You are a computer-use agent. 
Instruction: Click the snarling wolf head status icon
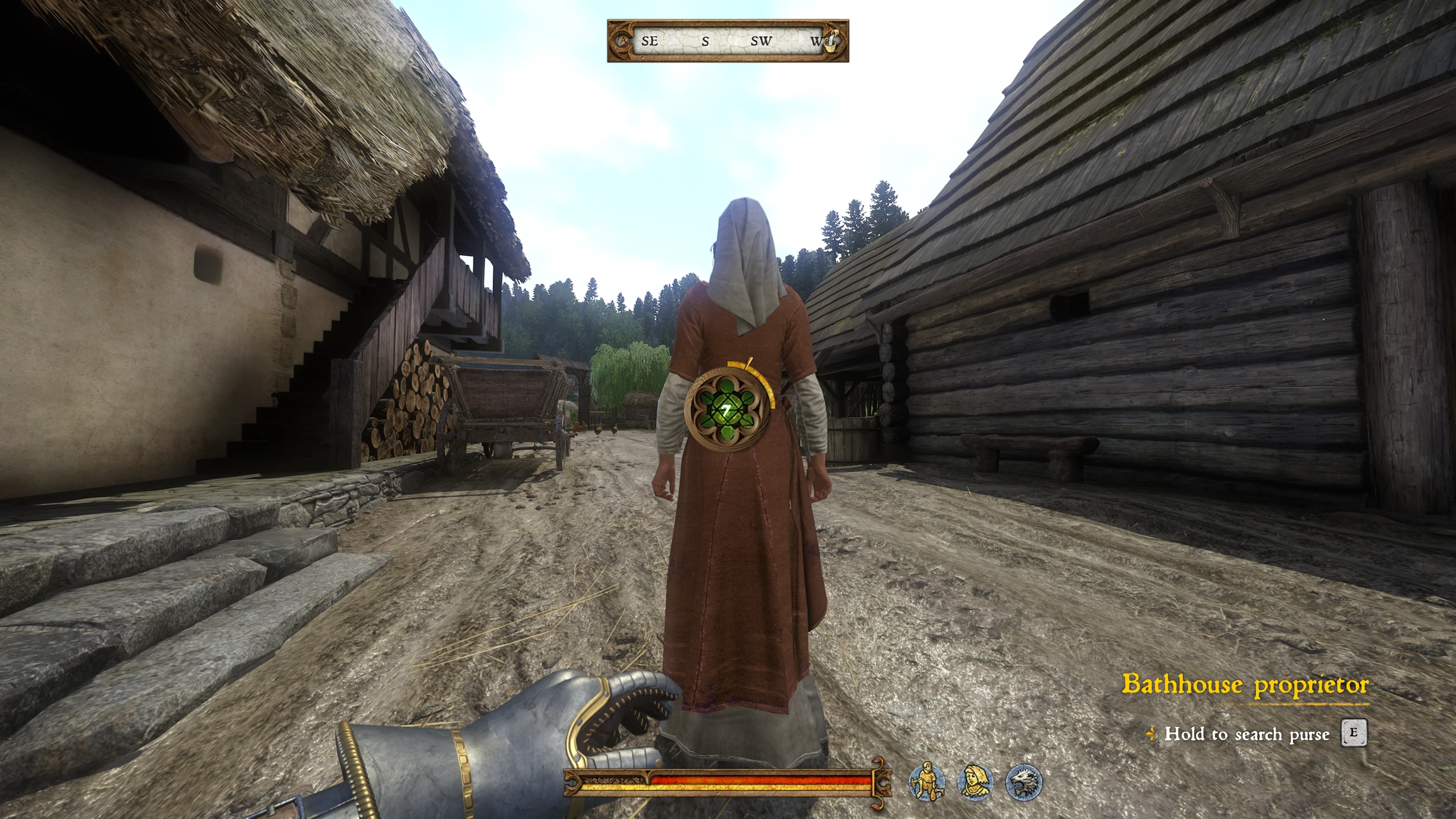(1024, 781)
